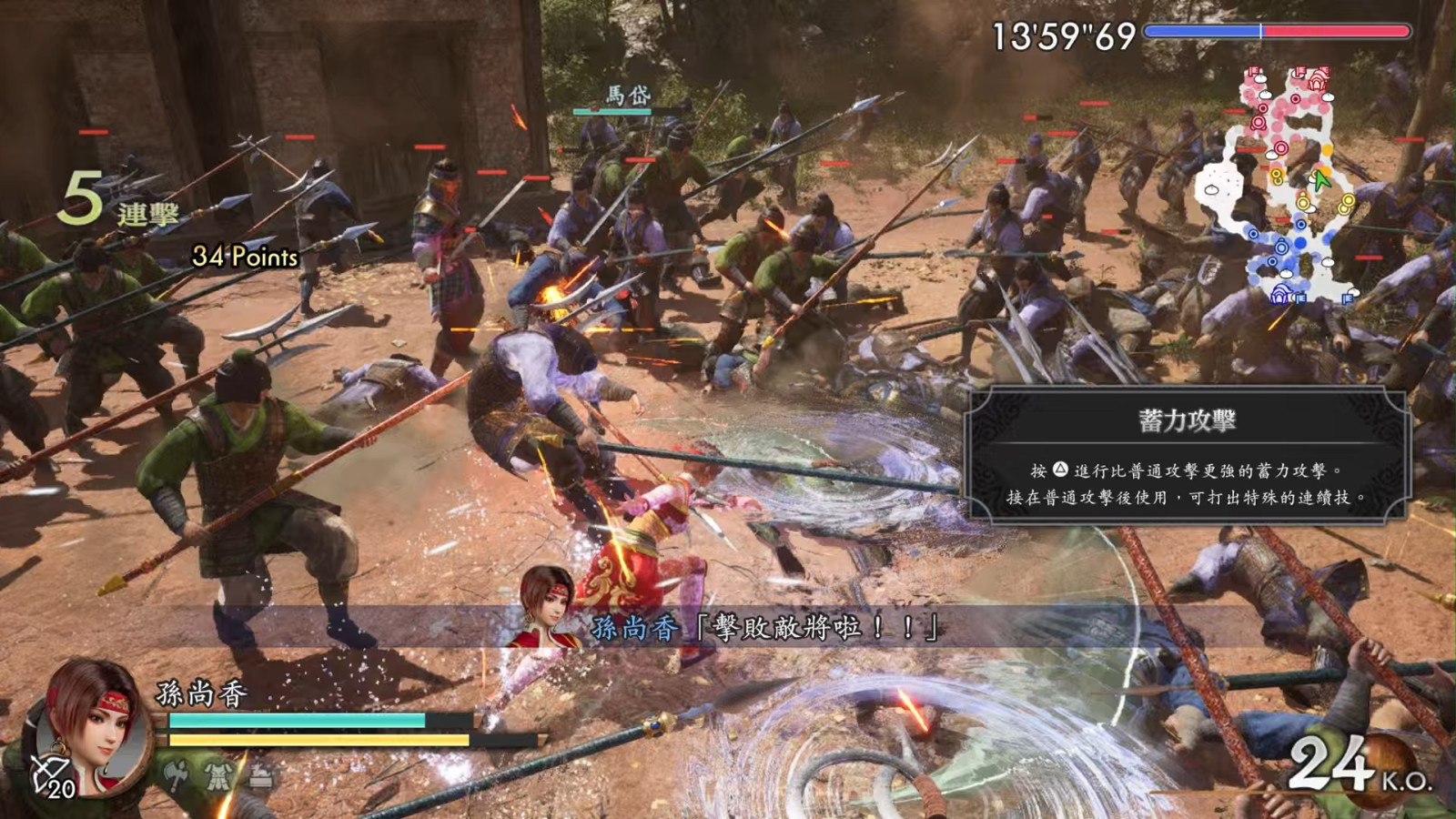The image size is (1456, 819).
Task: Click the axe attack buff icon
Action: coord(177,775)
